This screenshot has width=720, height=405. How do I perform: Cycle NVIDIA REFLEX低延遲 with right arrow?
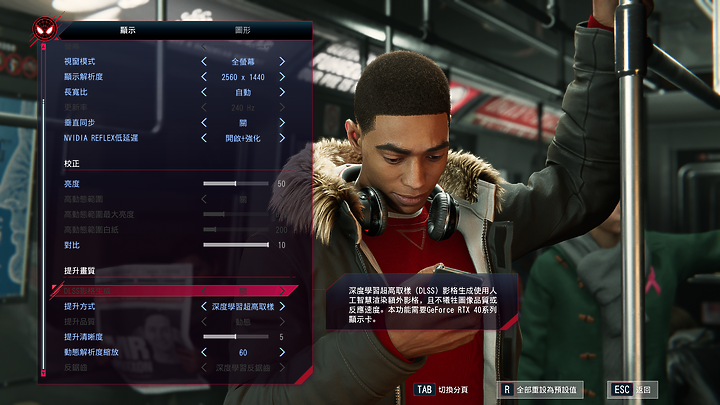point(282,137)
